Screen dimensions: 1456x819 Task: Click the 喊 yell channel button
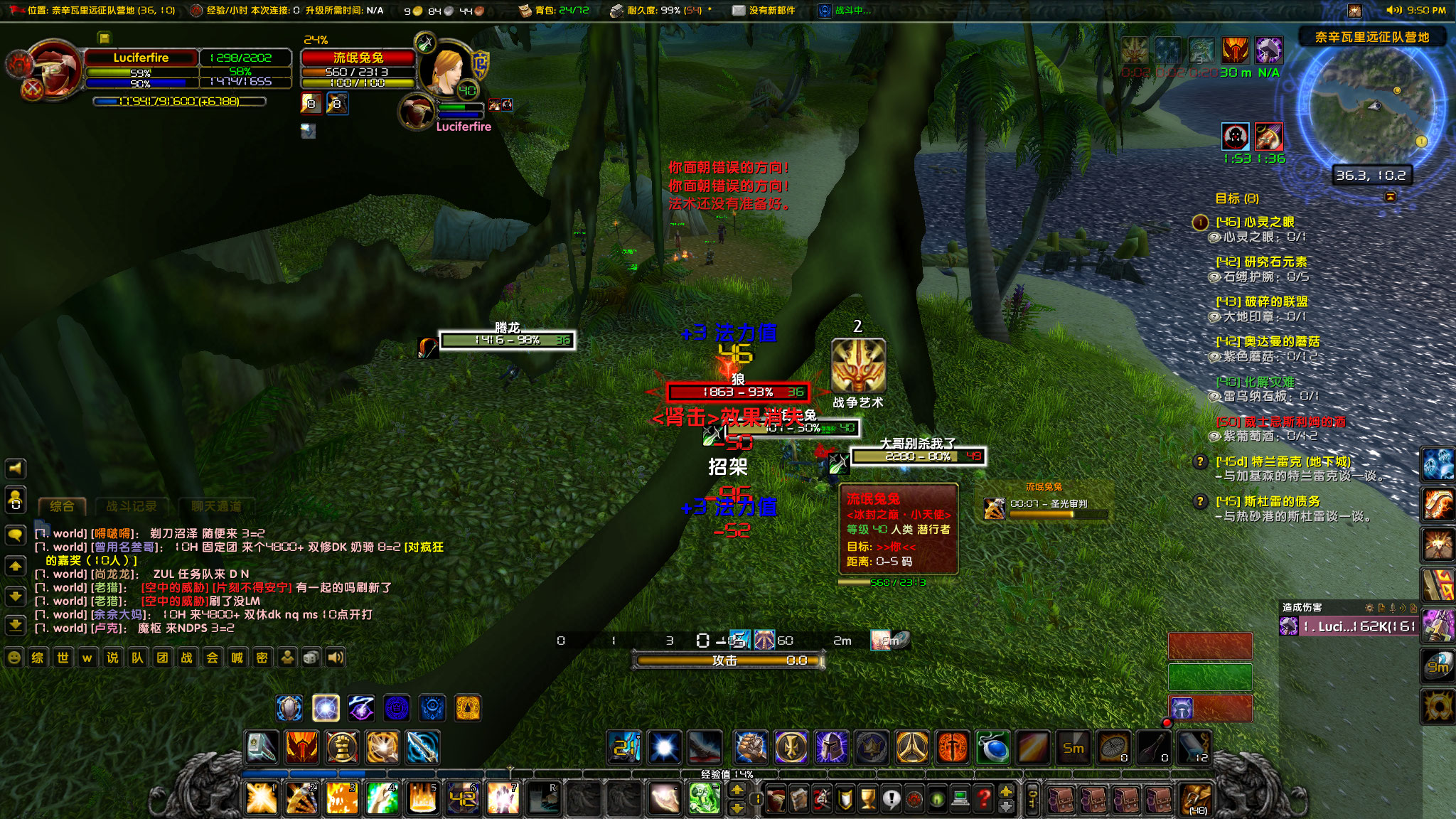(x=237, y=657)
